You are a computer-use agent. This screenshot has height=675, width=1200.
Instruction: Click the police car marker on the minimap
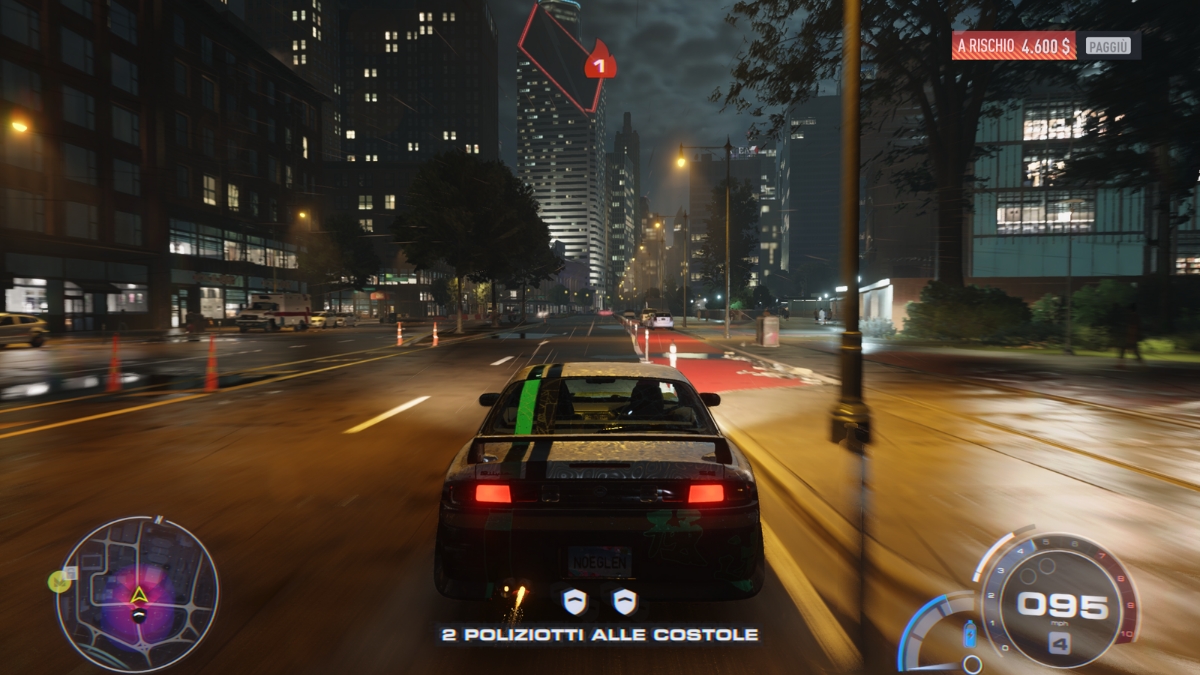139,615
